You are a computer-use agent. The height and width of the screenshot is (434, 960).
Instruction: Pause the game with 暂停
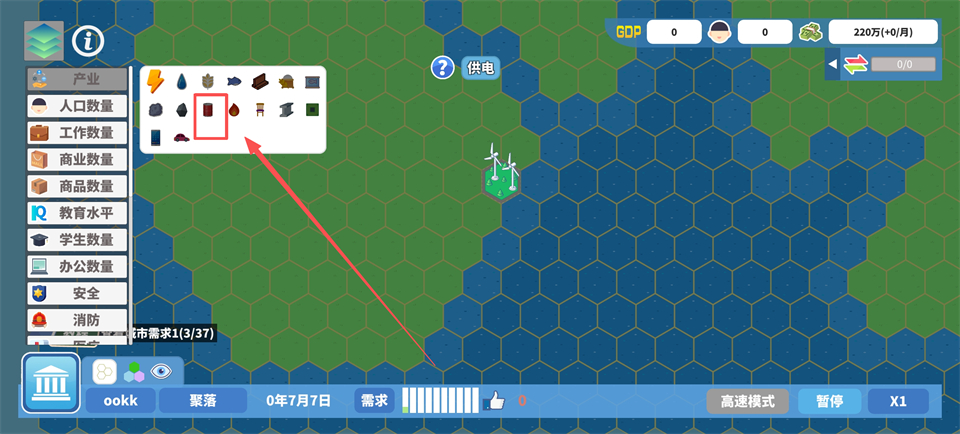(x=829, y=401)
